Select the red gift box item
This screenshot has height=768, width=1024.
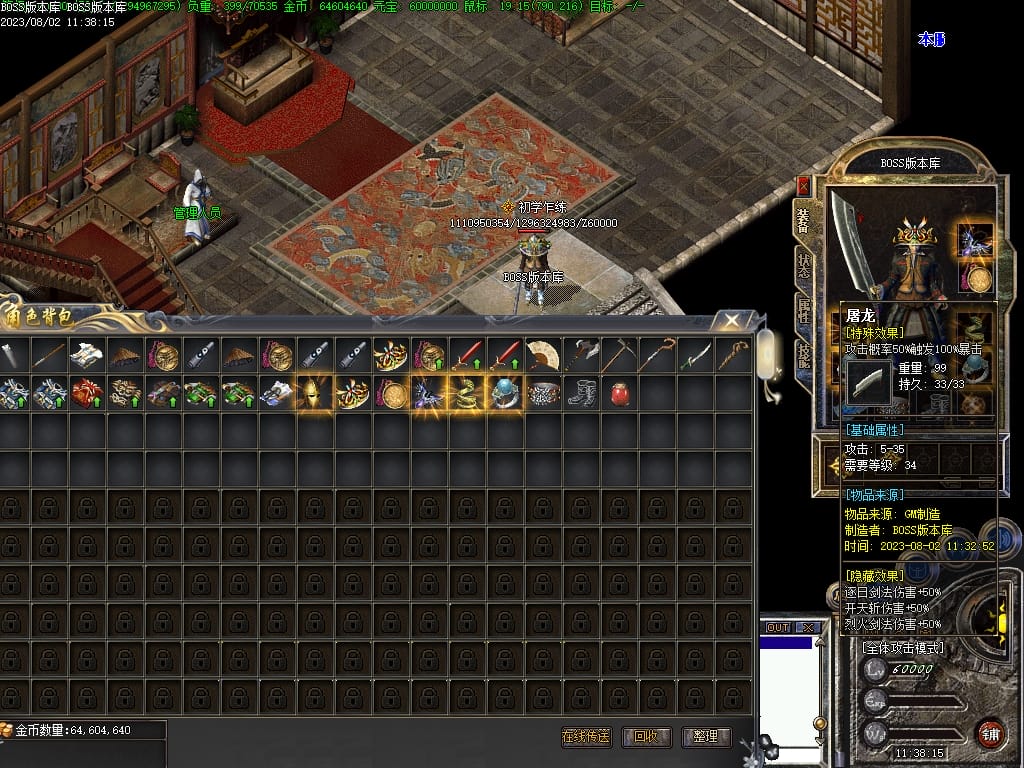(x=86, y=393)
